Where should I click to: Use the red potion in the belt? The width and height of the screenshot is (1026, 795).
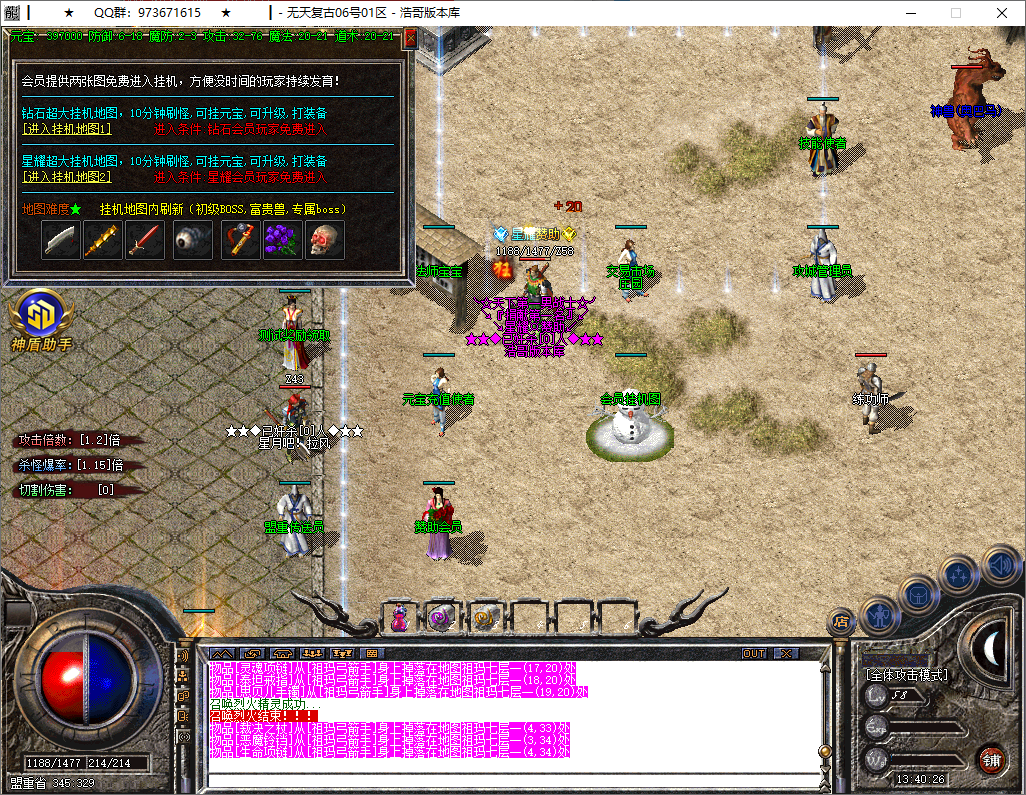tap(399, 619)
